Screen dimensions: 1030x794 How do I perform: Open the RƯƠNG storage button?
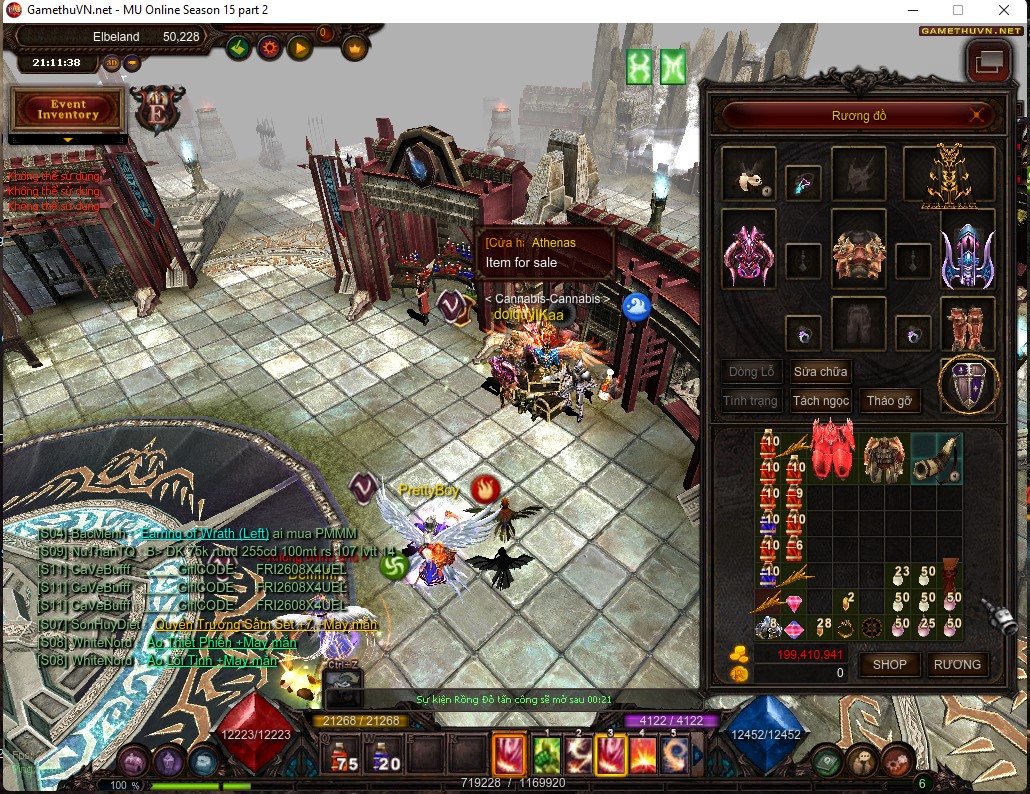[958, 664]
